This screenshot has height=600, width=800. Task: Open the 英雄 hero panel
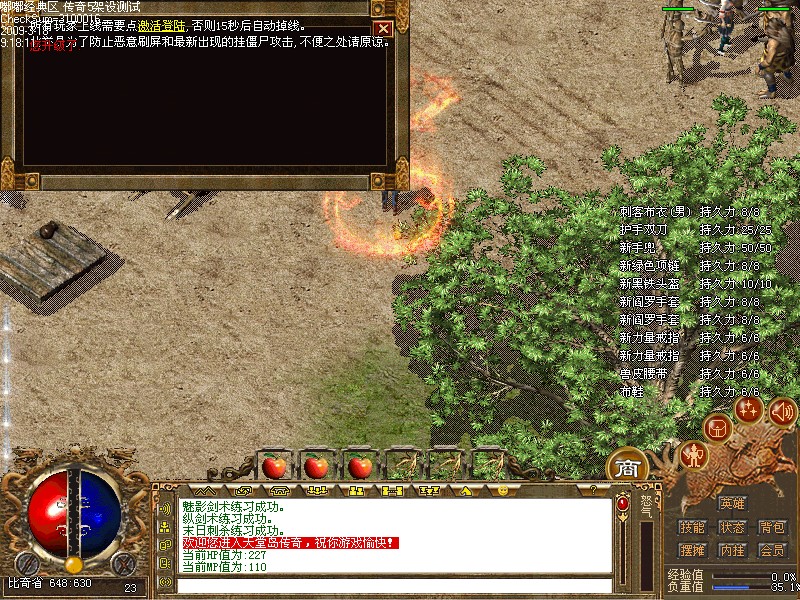tap(732, 503)
